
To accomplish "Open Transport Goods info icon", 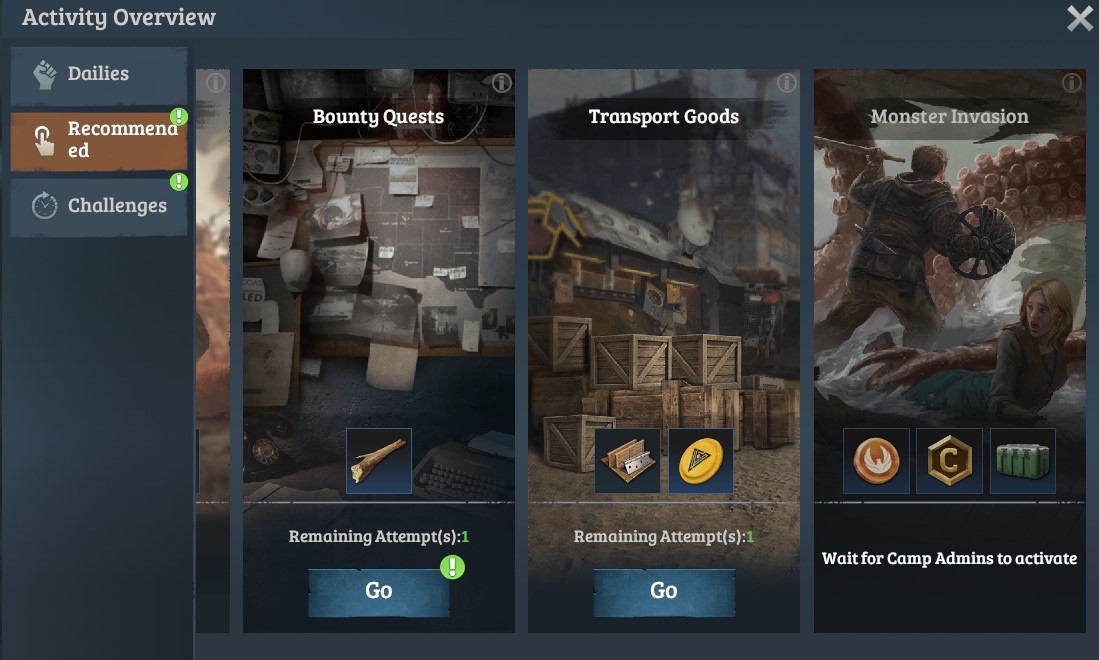I will 787,83.
